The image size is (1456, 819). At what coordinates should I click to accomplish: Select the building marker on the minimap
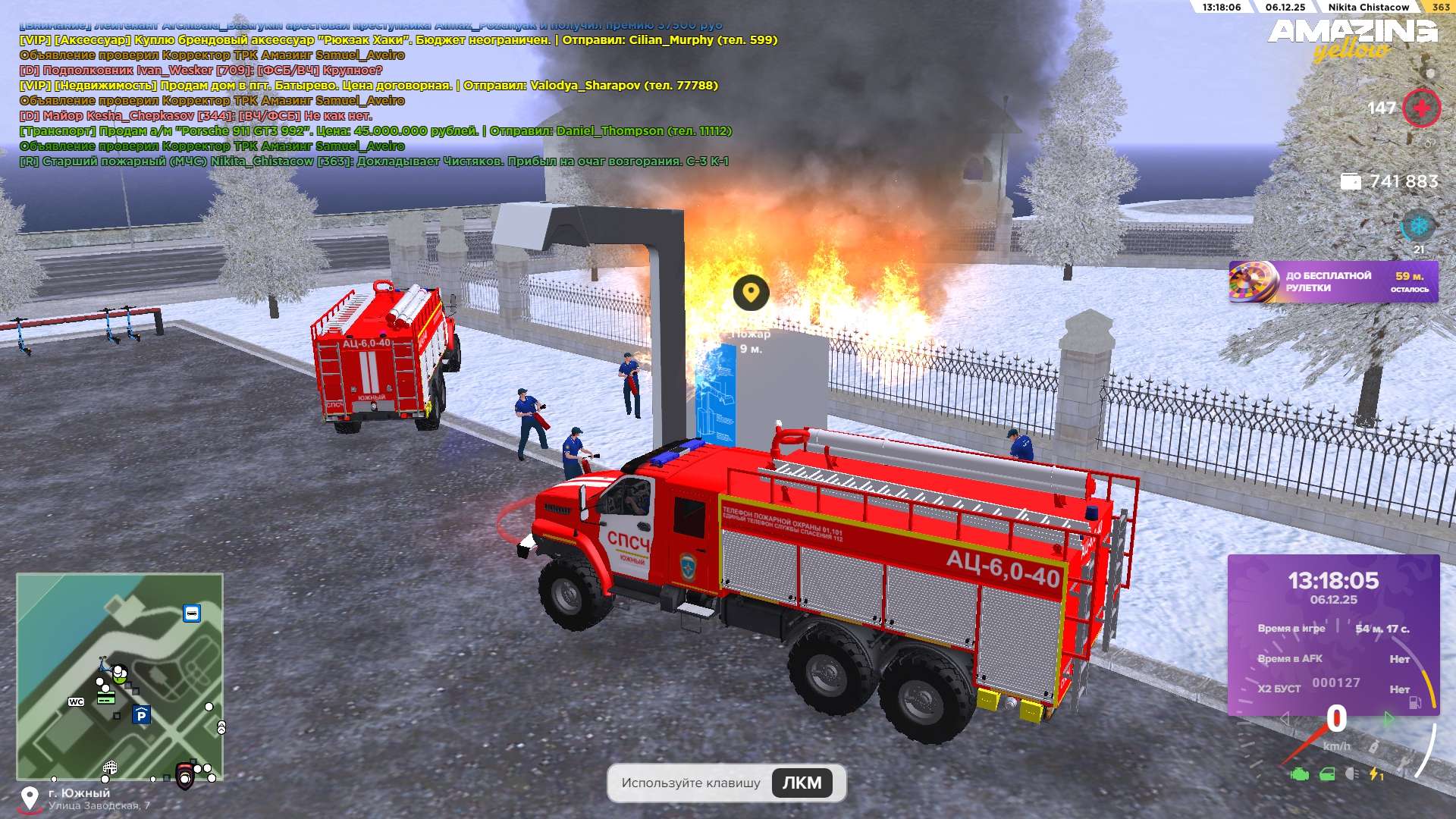110,767
